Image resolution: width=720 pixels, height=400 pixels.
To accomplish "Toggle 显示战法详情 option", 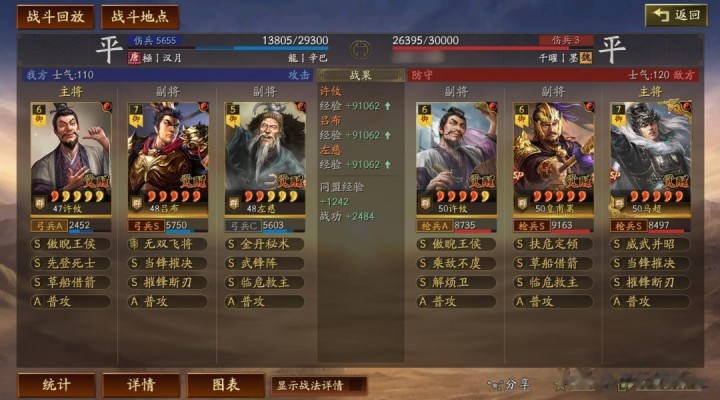I will 318,385.
